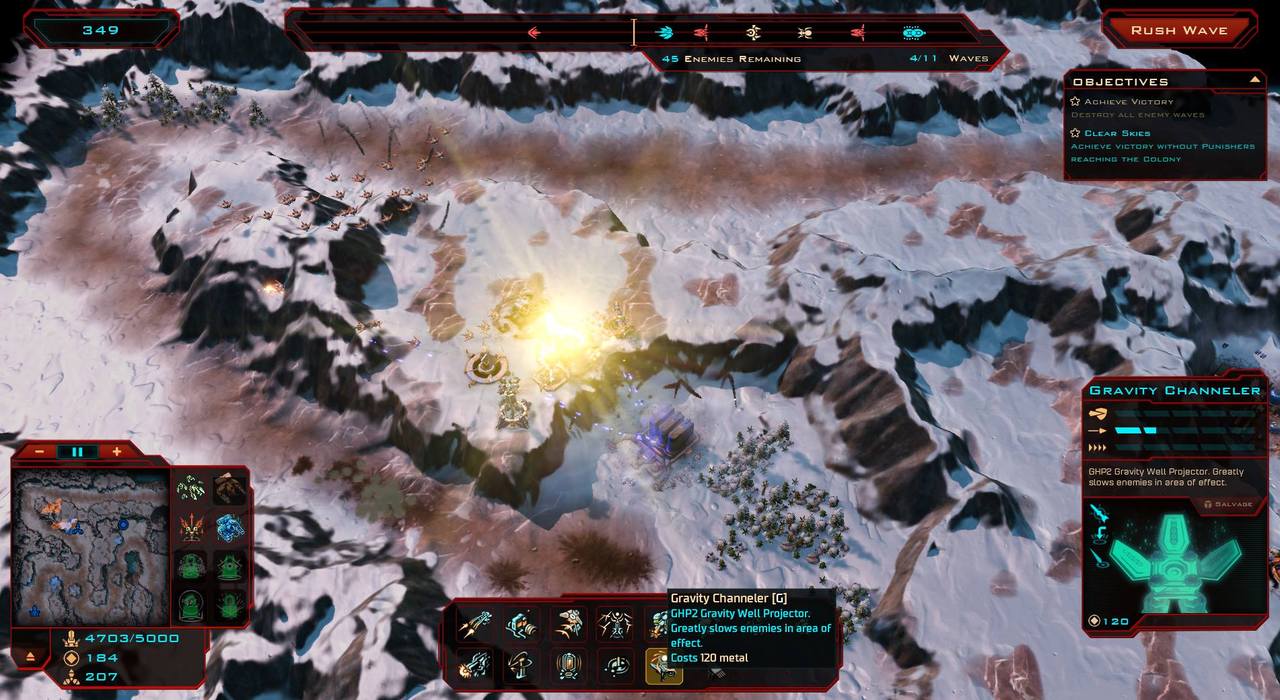
Task: Increase game speed with the plus button
Action: [x=117, y=452]
